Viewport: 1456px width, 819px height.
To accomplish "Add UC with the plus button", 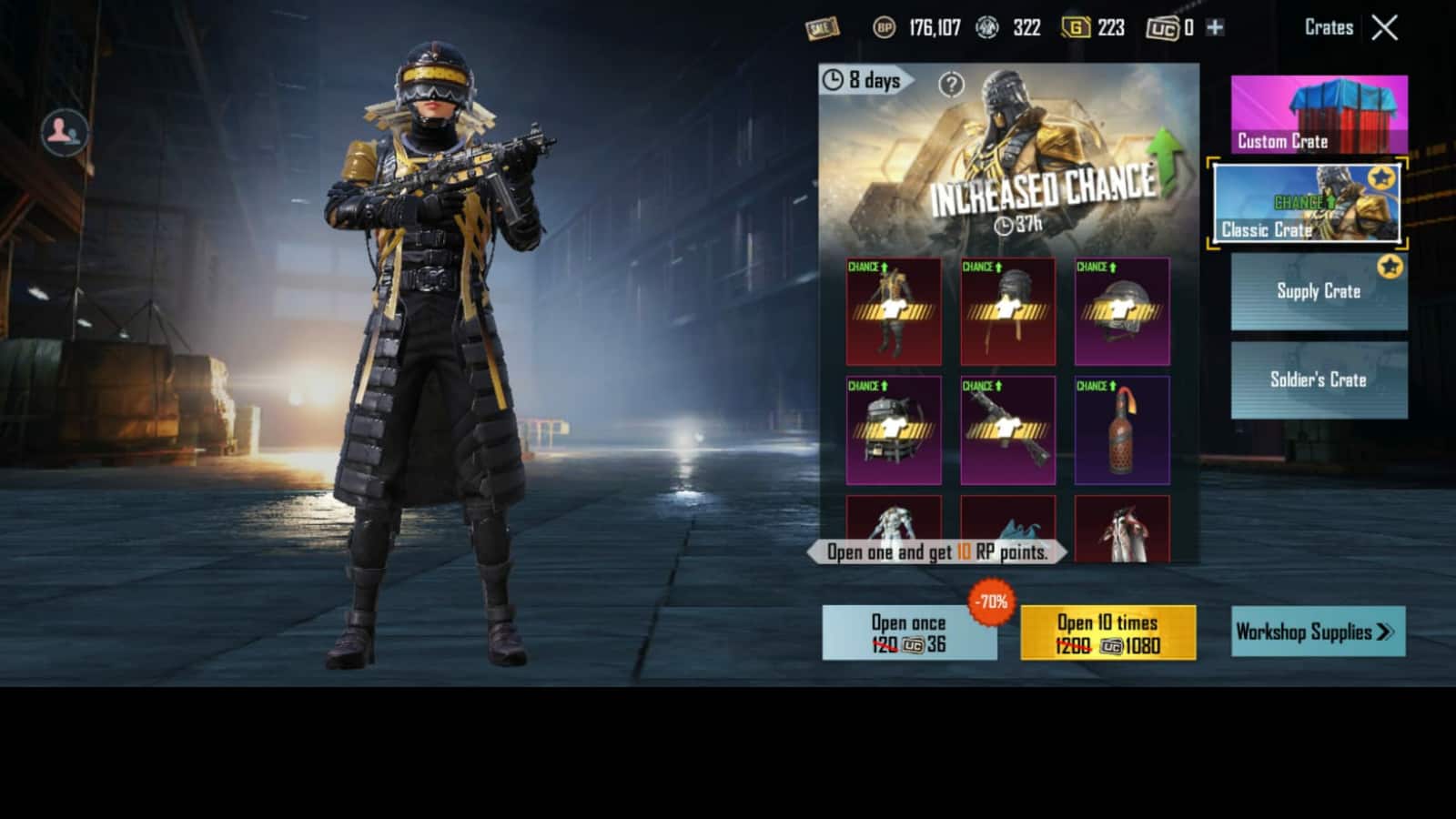I will click(1215, 28).
